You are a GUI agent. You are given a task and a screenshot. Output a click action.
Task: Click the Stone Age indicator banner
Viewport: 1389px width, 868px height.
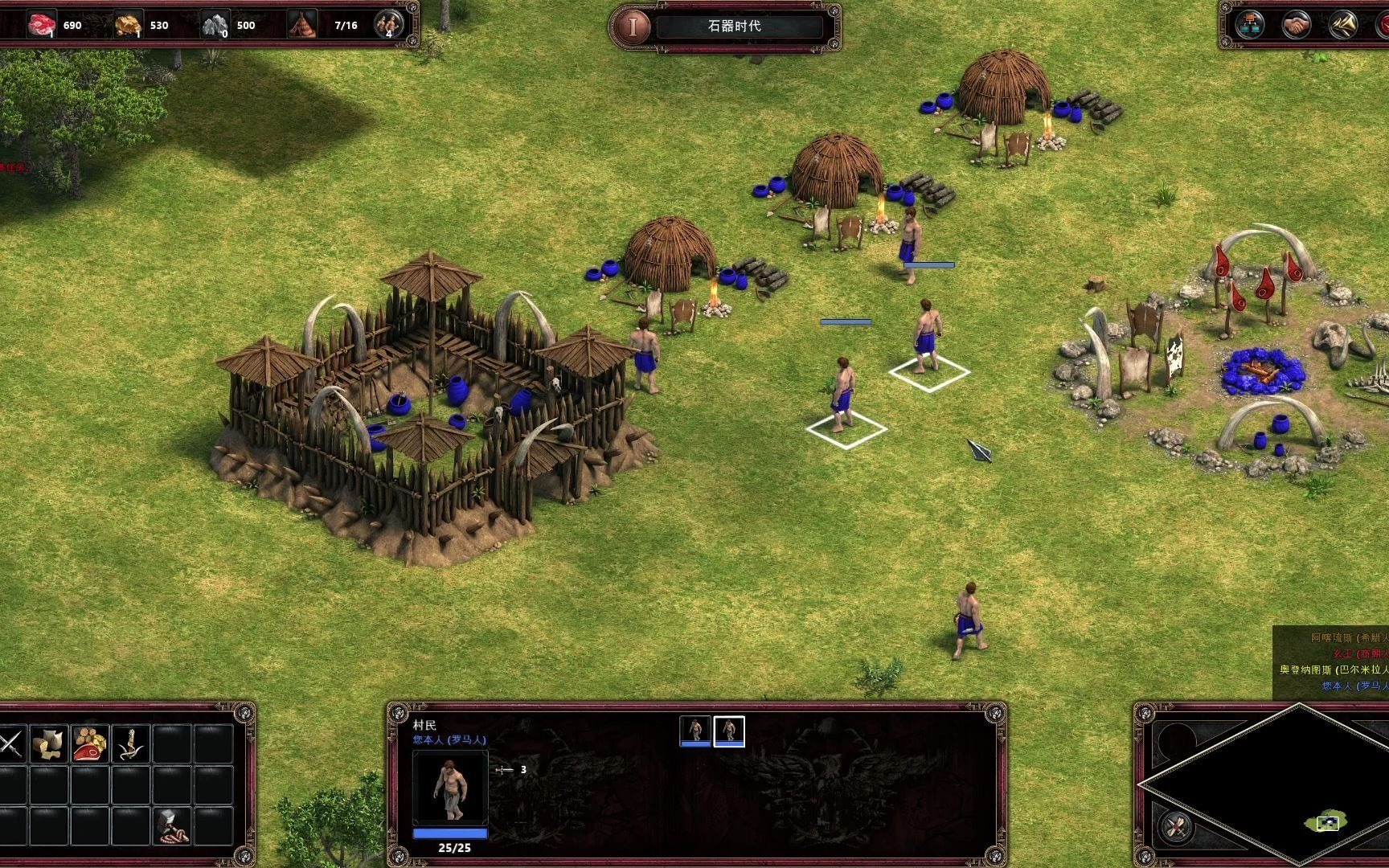733,26
